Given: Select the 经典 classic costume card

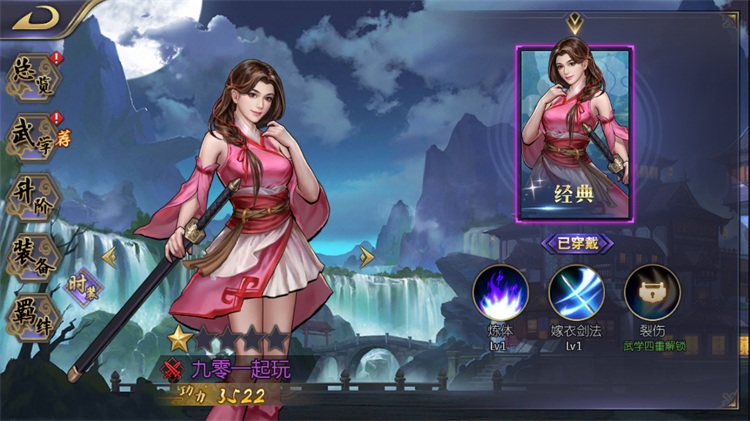Looking at the screenshot, I should tap(574, 133).
